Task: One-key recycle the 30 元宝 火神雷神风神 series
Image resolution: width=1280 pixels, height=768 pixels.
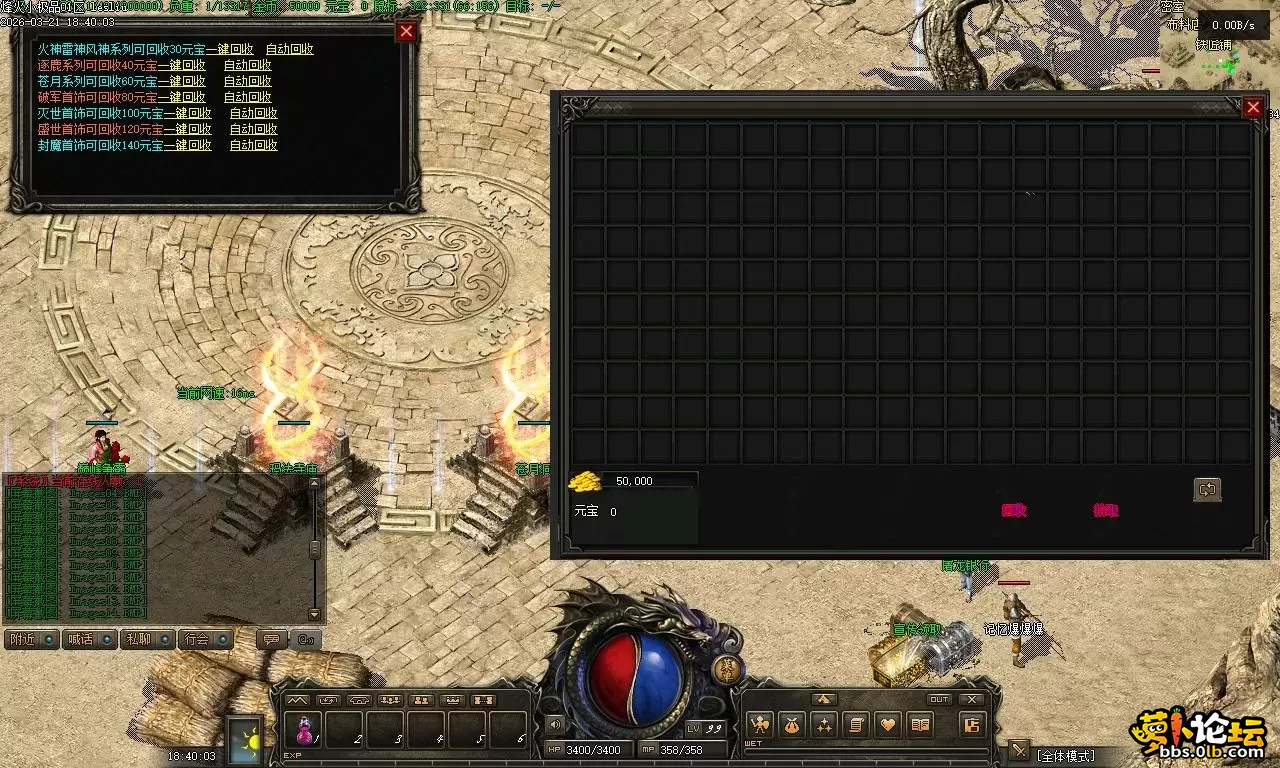Action: 229,49
